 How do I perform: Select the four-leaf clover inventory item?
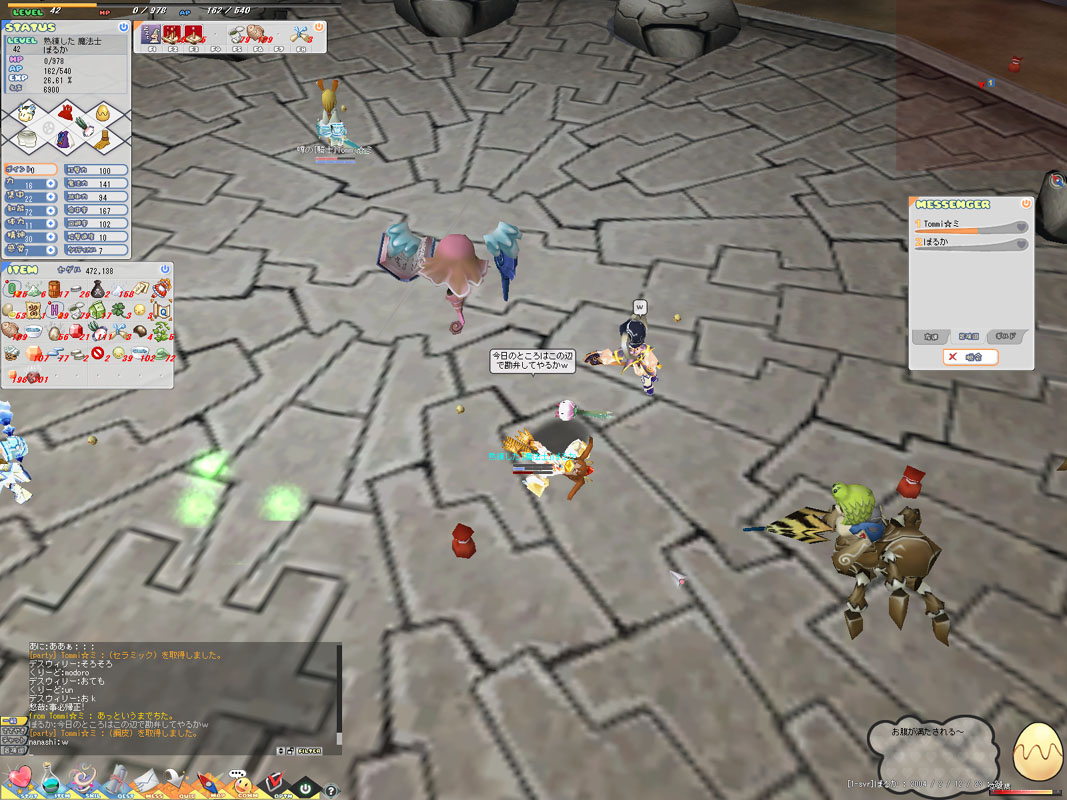click(x=119, y=310)
